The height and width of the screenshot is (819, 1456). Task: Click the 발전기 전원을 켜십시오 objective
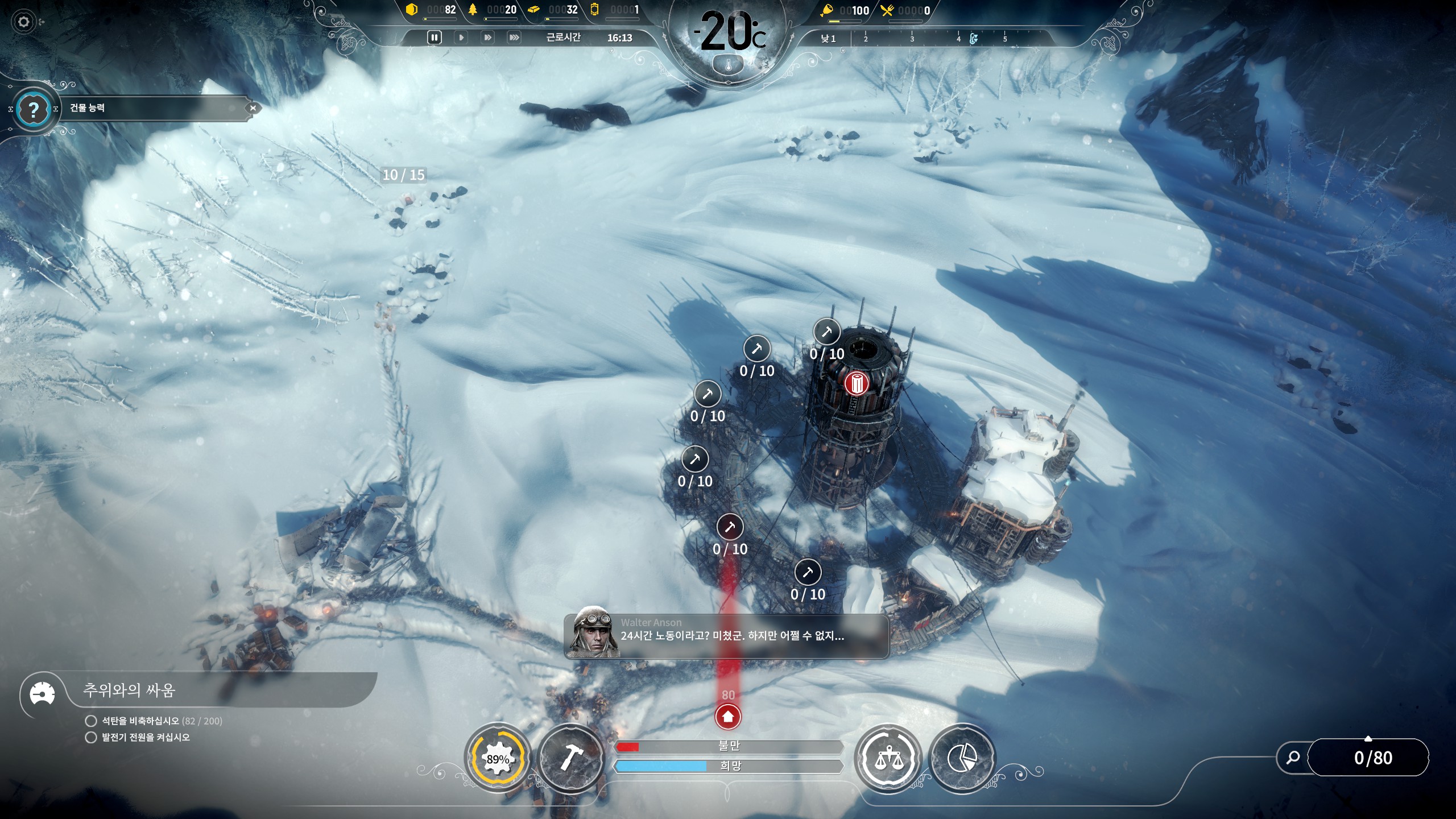point(146,738)
